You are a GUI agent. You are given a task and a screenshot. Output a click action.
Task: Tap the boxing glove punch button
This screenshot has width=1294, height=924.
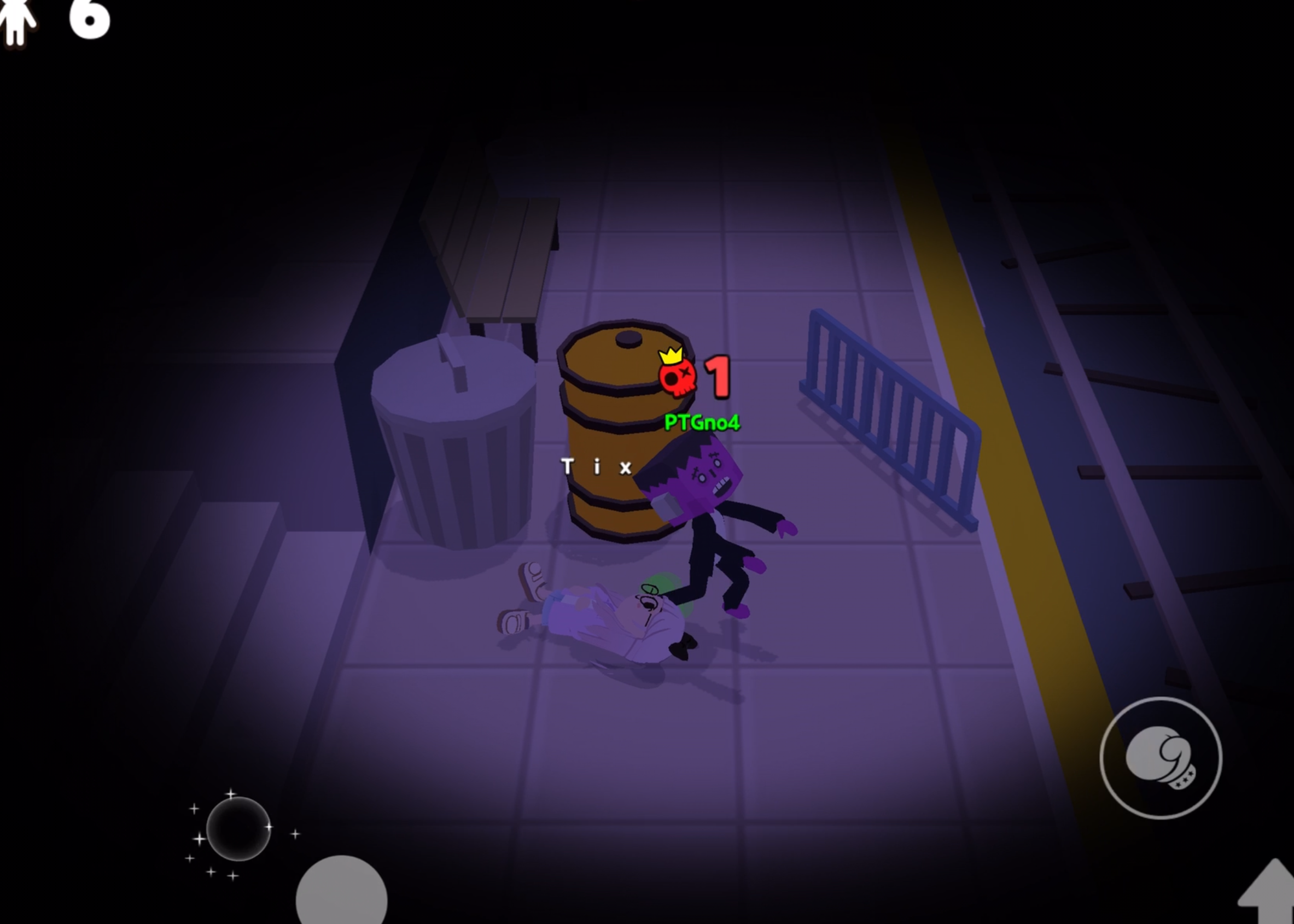(1160, 757)
